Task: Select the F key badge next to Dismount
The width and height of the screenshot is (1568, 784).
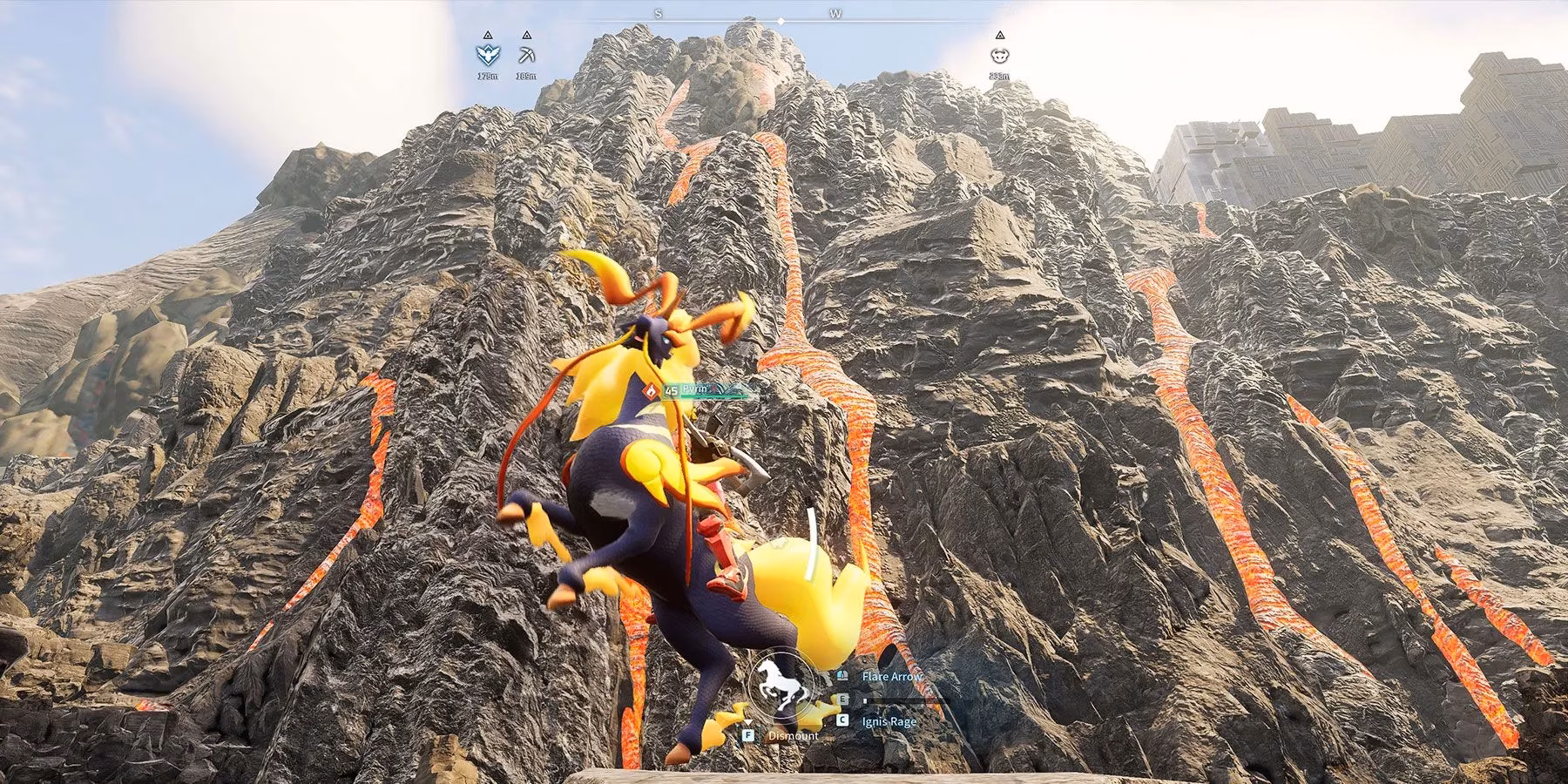Action: 748,734
